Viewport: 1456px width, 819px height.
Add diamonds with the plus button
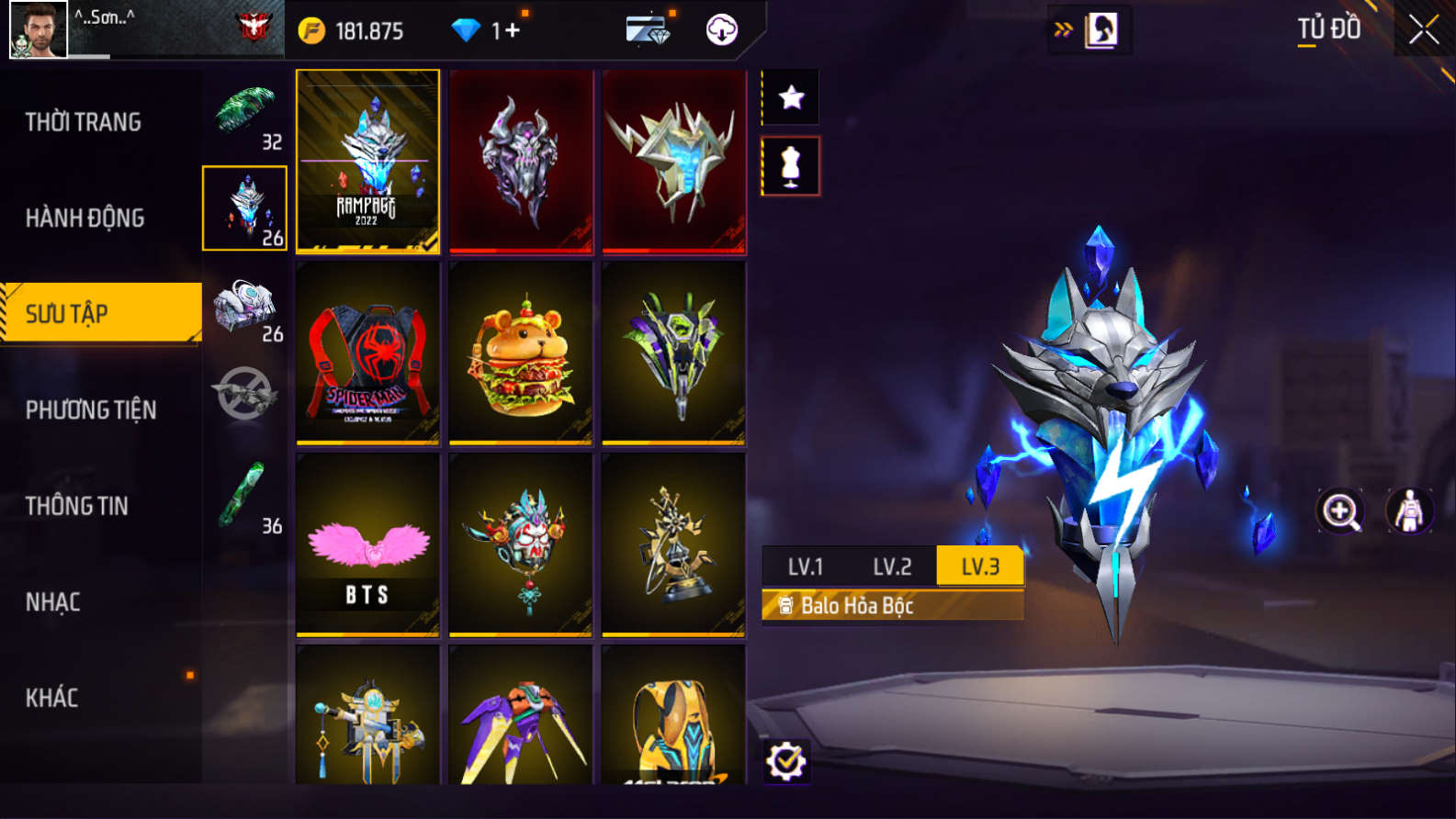tap(511, 31)
